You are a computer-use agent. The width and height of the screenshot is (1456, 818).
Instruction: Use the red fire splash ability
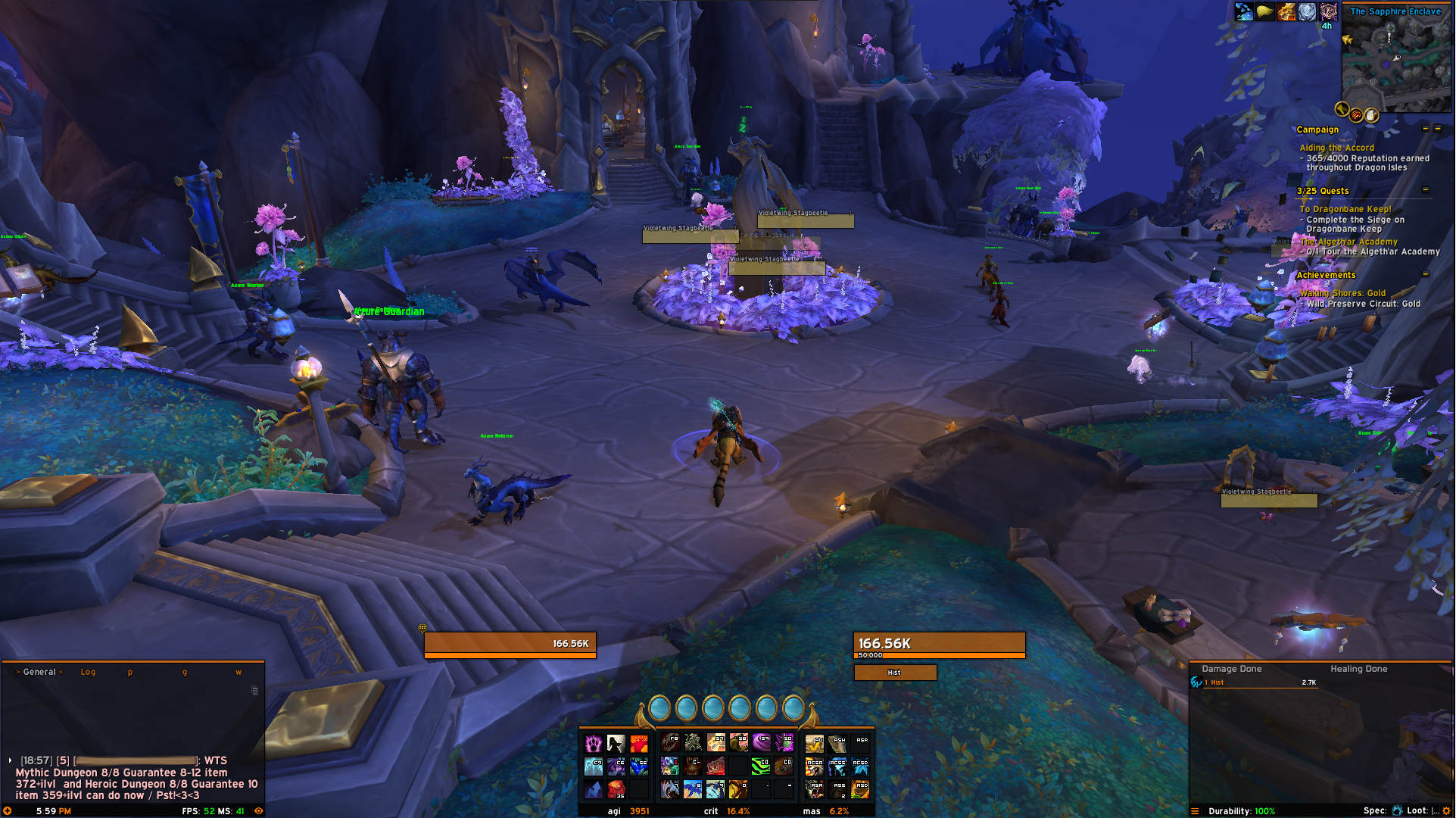[x=639, y=743]
